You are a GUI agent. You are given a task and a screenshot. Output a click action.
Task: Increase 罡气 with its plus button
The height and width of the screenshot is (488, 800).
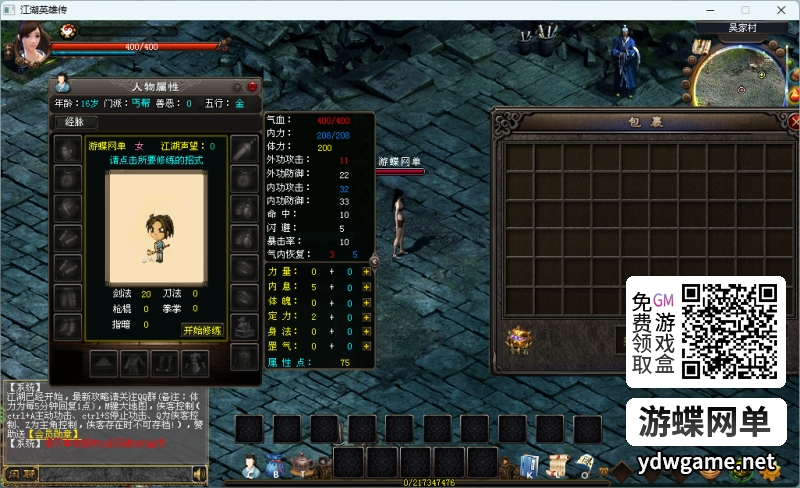click(367, 346)
